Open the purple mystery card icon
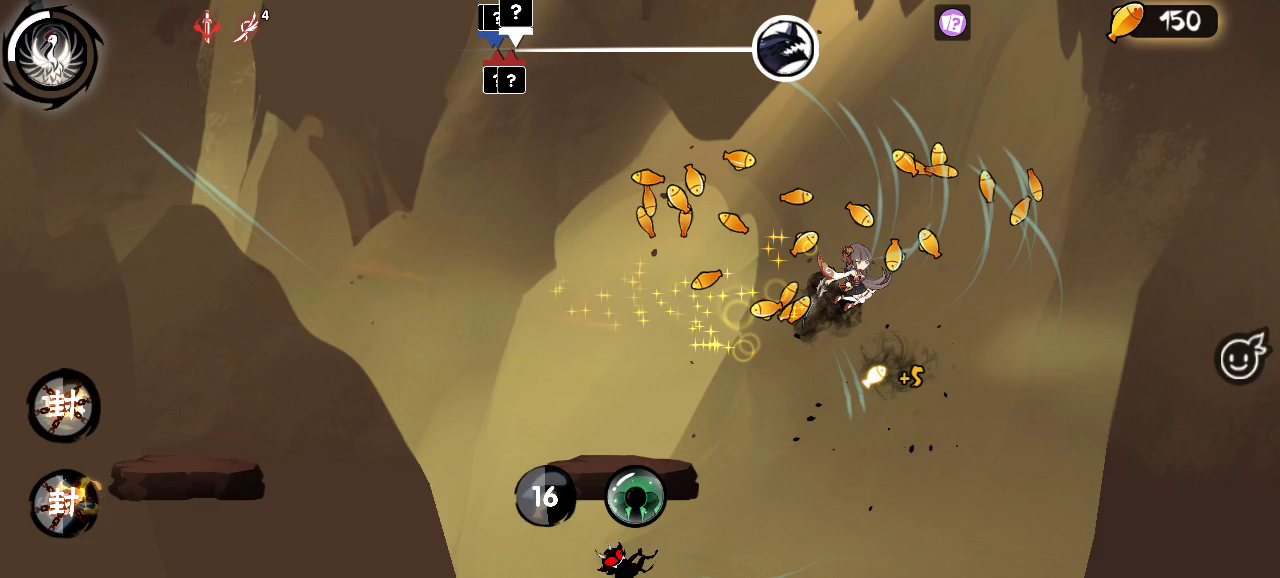1280x578 pixels. (952, 22)
